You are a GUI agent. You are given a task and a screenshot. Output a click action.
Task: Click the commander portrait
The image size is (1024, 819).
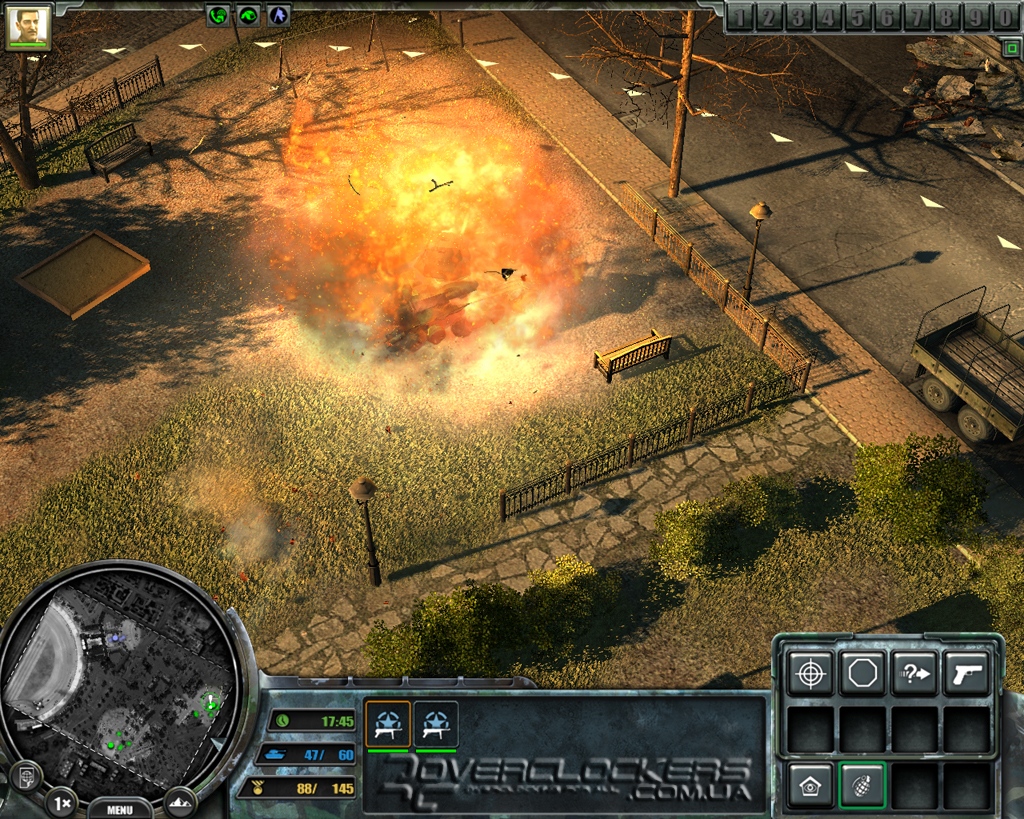[x=28, y=26]
